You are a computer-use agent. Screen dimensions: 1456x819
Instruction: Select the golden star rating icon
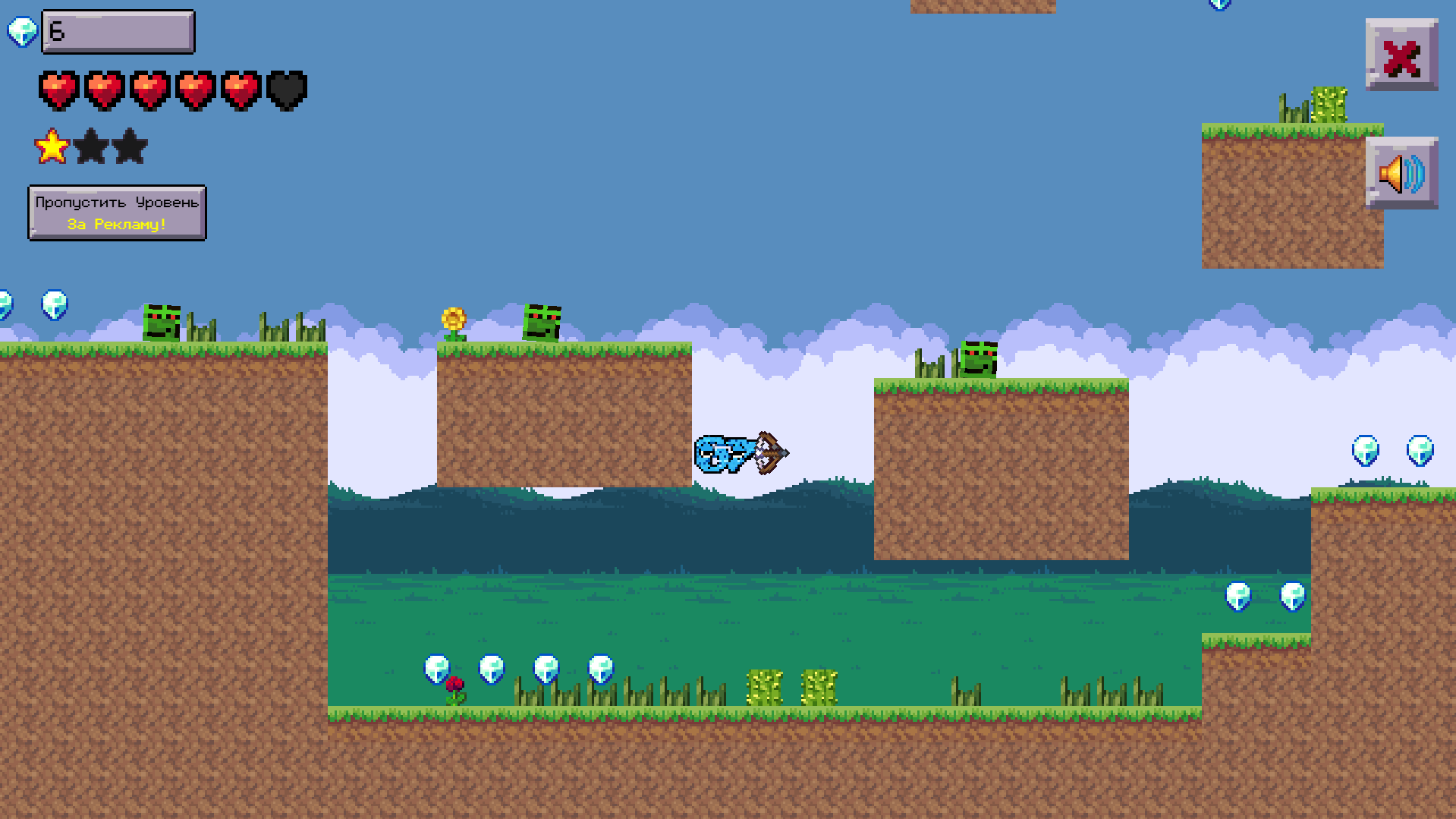(x=50, y=146)
